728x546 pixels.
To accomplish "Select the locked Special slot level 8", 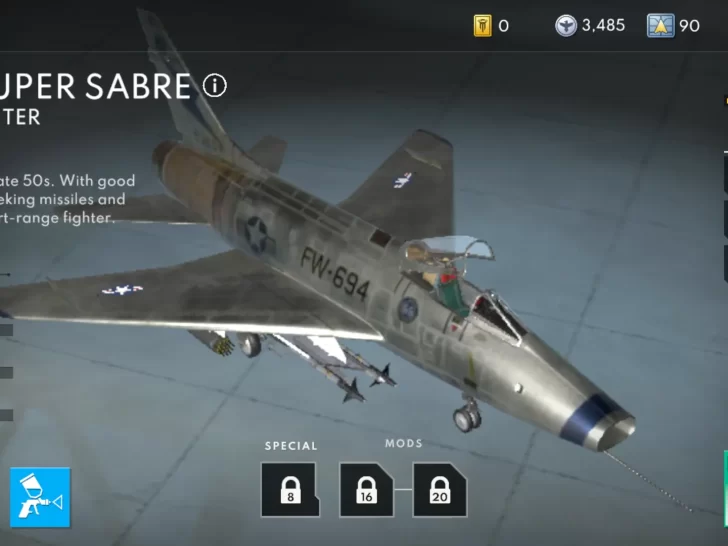I will 290,489.
